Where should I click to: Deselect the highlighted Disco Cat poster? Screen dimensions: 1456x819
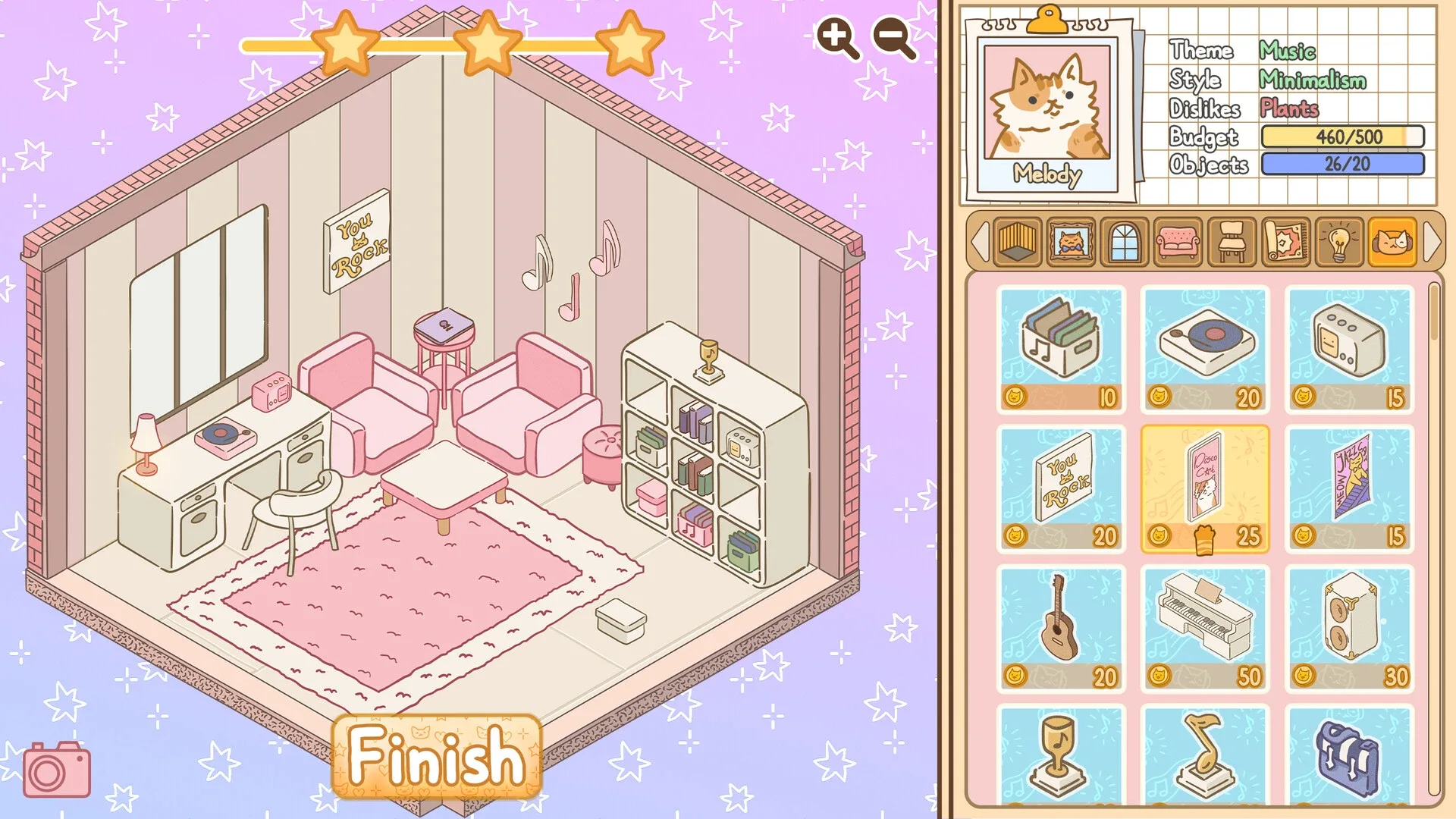tap(1206, 485)
